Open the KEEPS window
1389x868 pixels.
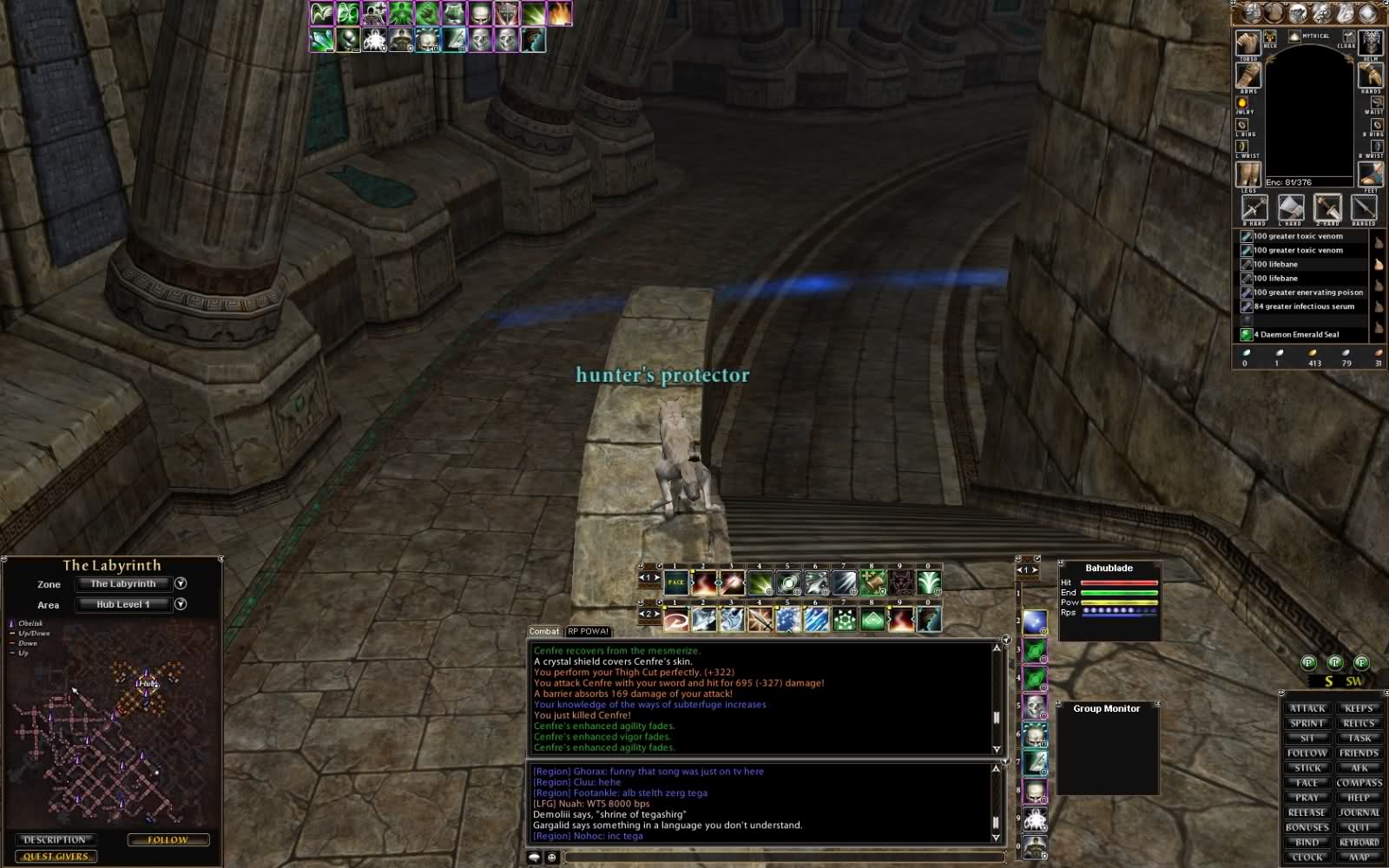[x=1359, y=708]
